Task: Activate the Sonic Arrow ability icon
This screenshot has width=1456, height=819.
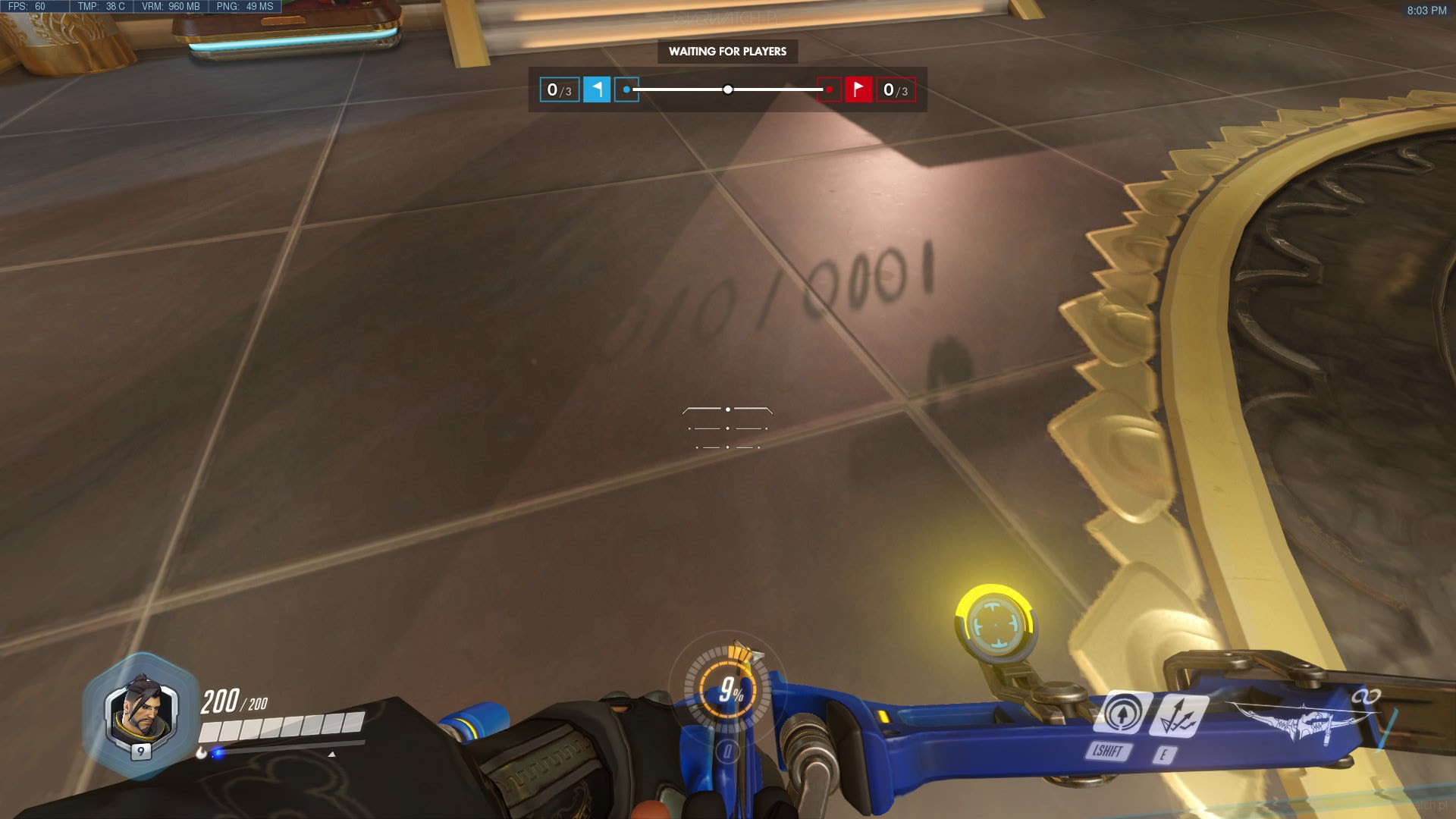Action: tap(1121, 713)
